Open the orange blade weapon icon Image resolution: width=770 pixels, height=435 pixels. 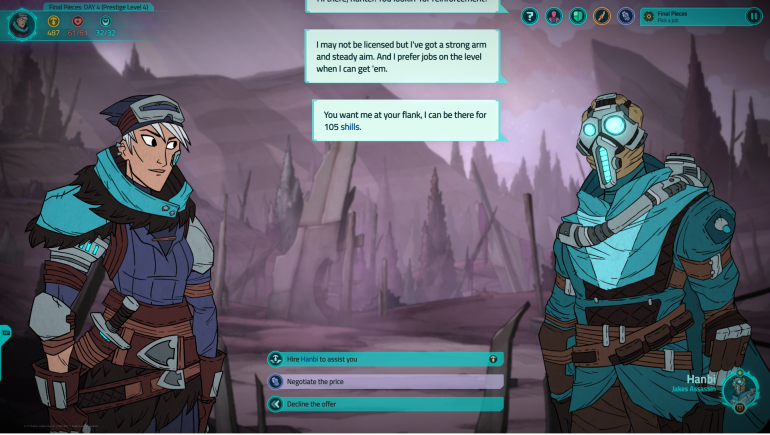pyautogui.click(x=602, y=16)
